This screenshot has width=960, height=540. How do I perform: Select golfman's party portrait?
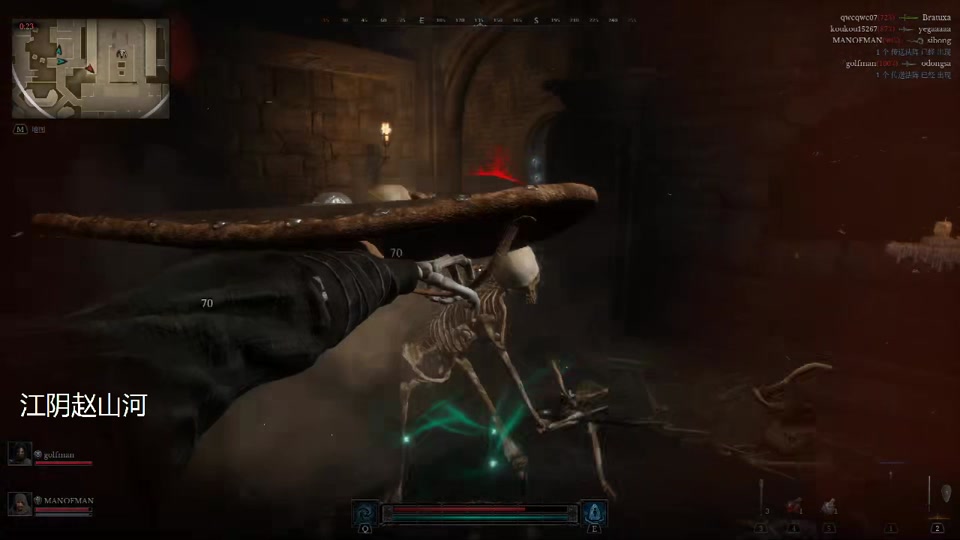point(19,455)
